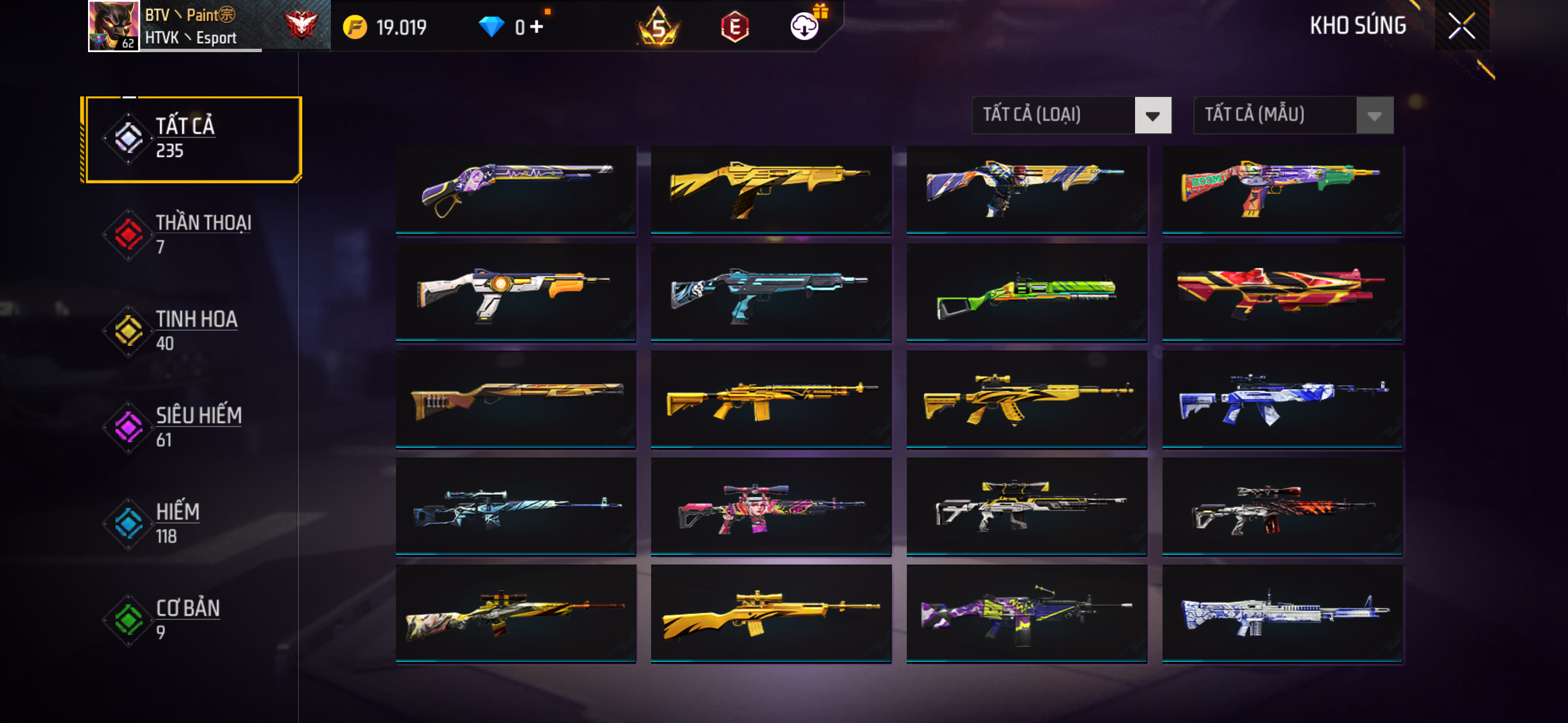
Task: Open the Tất Cả (Loại) dropdown
Action: pyautogui.click(x=1071, y=115)
